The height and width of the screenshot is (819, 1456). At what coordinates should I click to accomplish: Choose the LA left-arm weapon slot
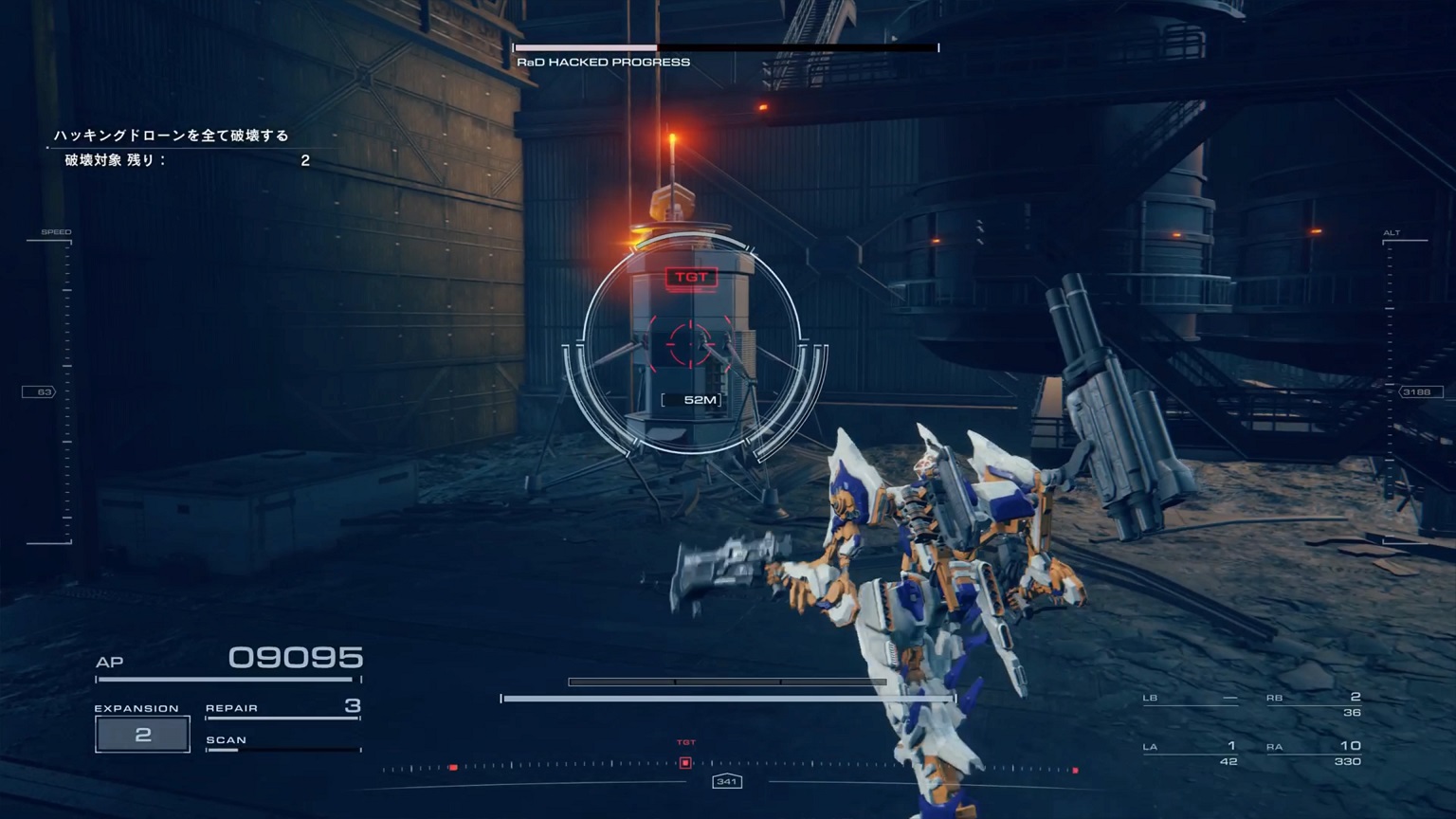click(x=1191, y=753)
